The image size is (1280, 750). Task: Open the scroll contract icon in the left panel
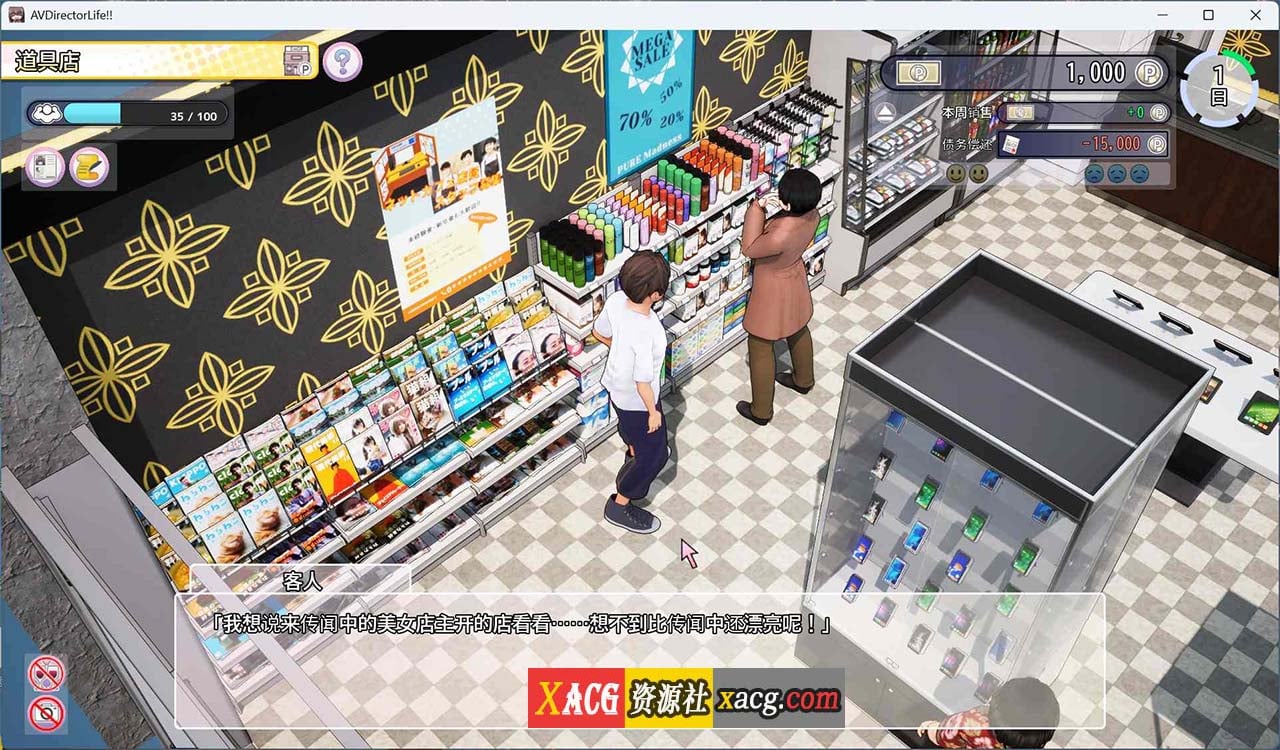click(x=88, y=167)
